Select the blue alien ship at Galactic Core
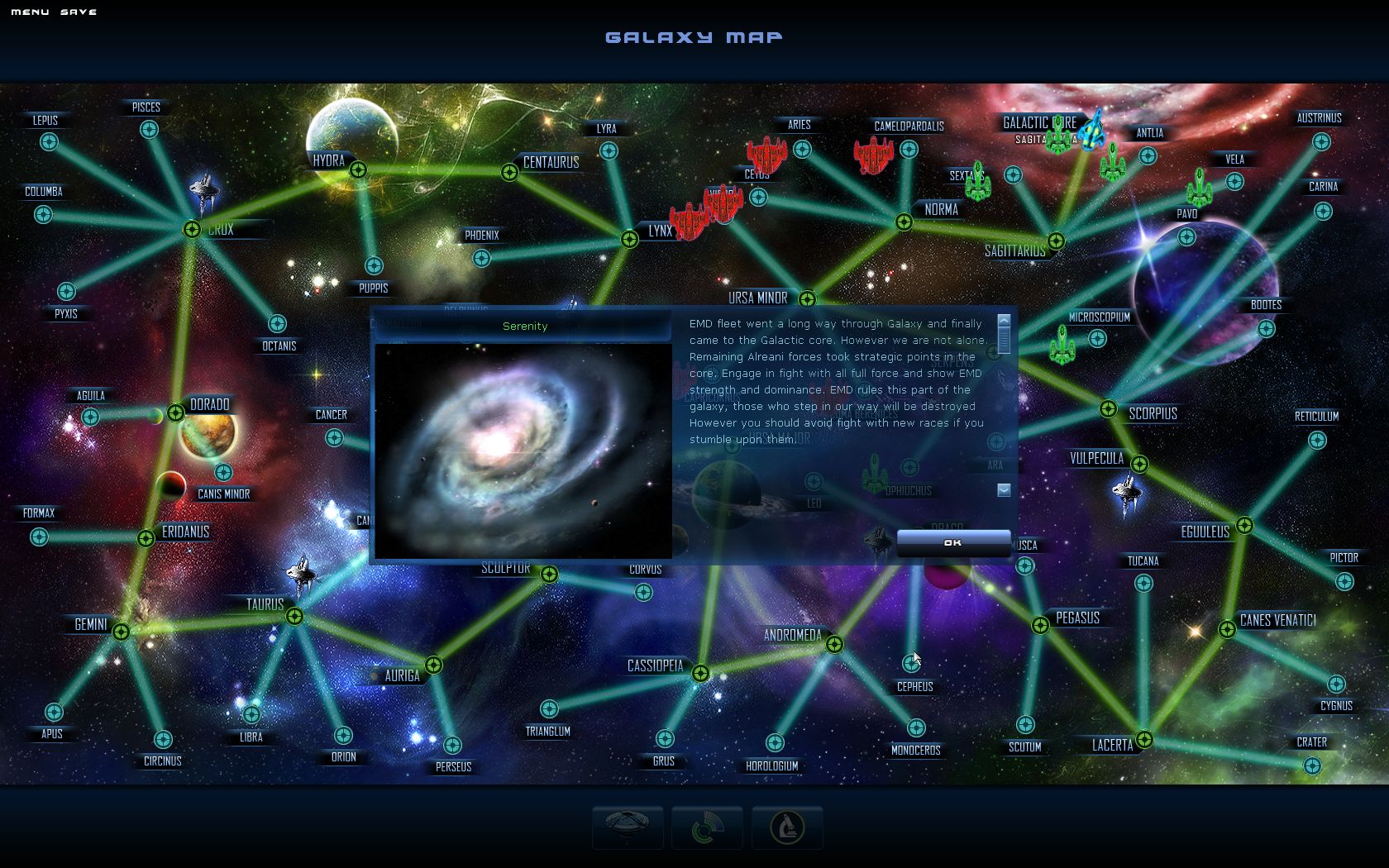The height and width of the screenshot is (868, 1389). coord(1094,132)
